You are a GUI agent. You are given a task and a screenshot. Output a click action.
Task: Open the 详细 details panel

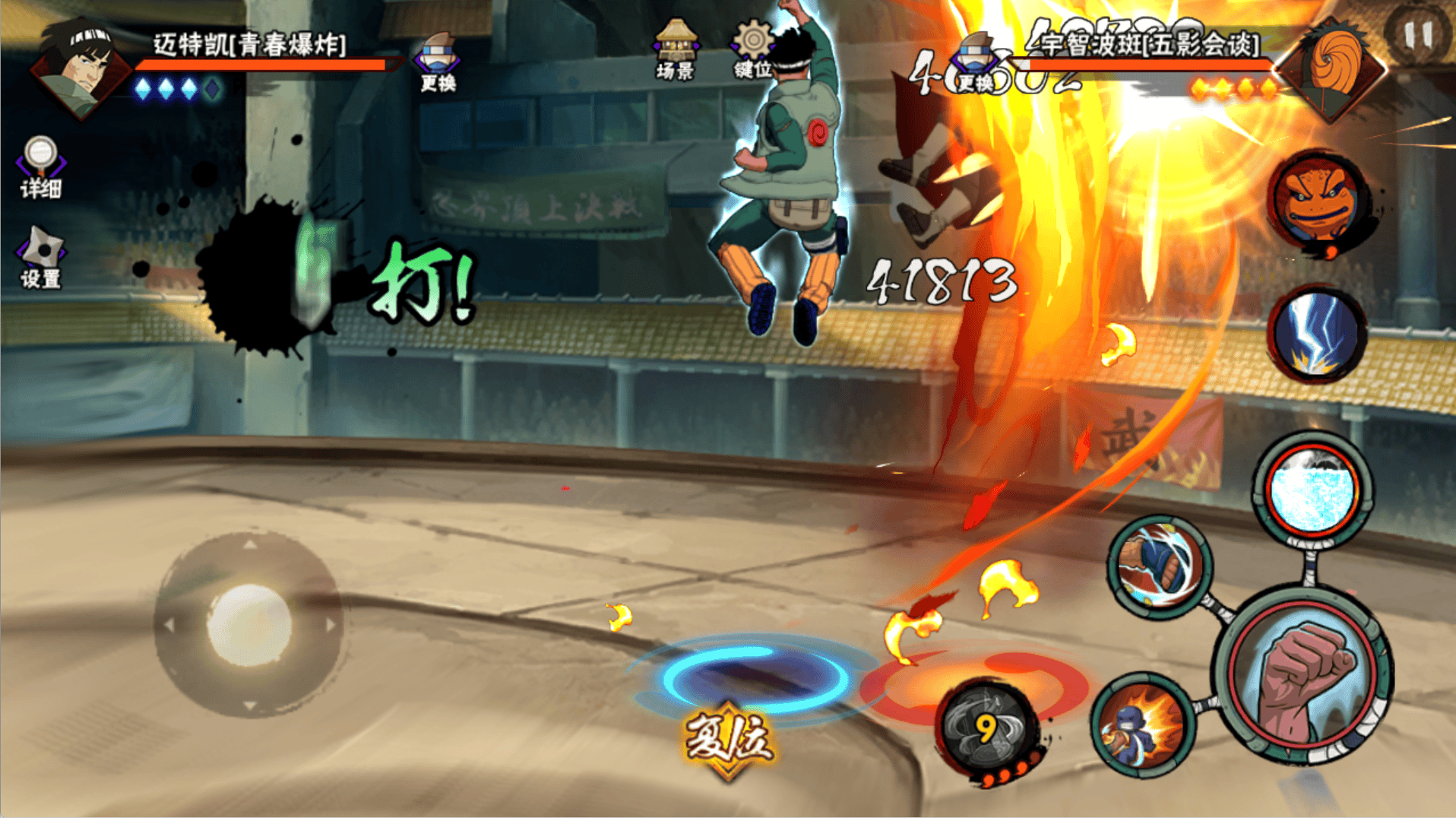(x=40, y=167)
